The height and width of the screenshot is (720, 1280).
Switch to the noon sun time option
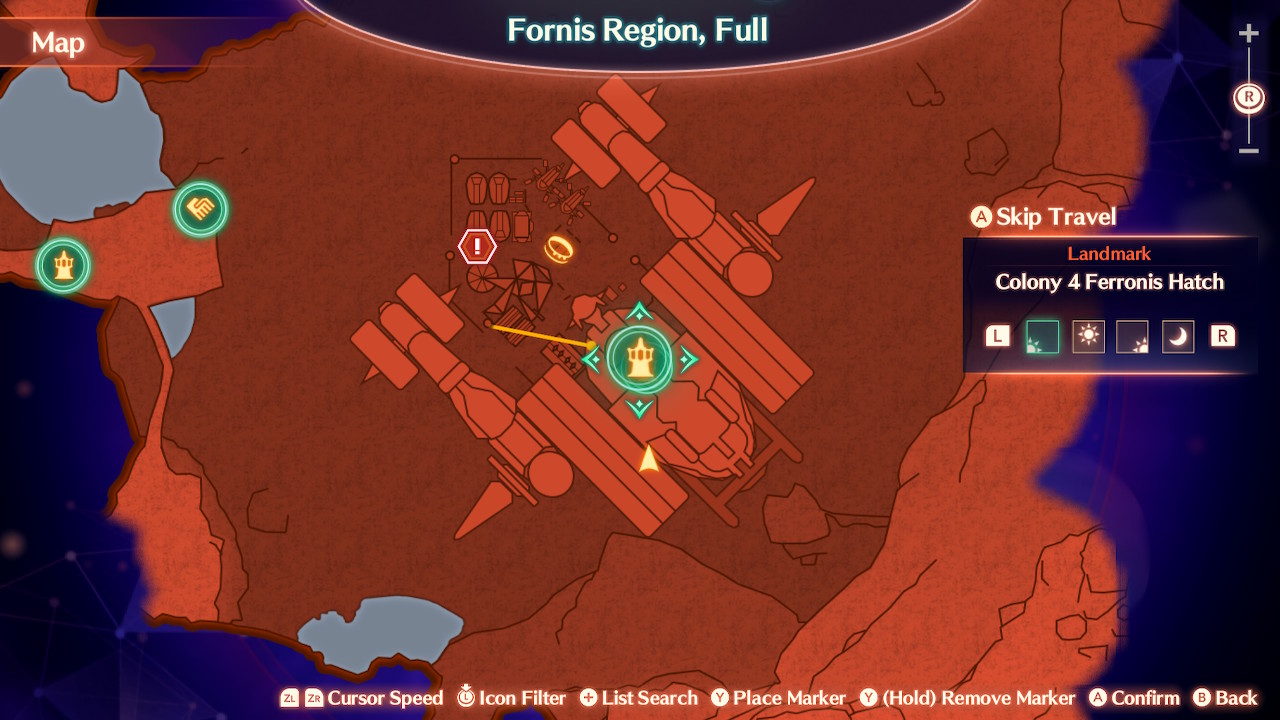point(1088,336)
